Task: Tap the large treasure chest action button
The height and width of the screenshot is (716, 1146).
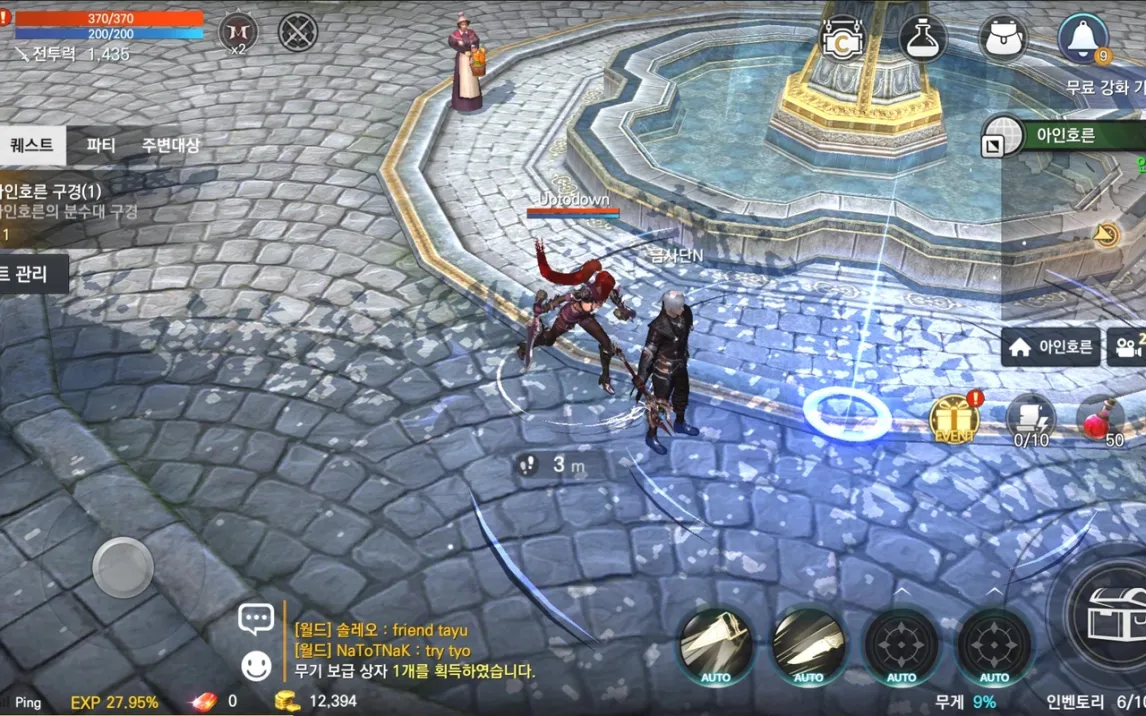Action: pos(1106,612)
